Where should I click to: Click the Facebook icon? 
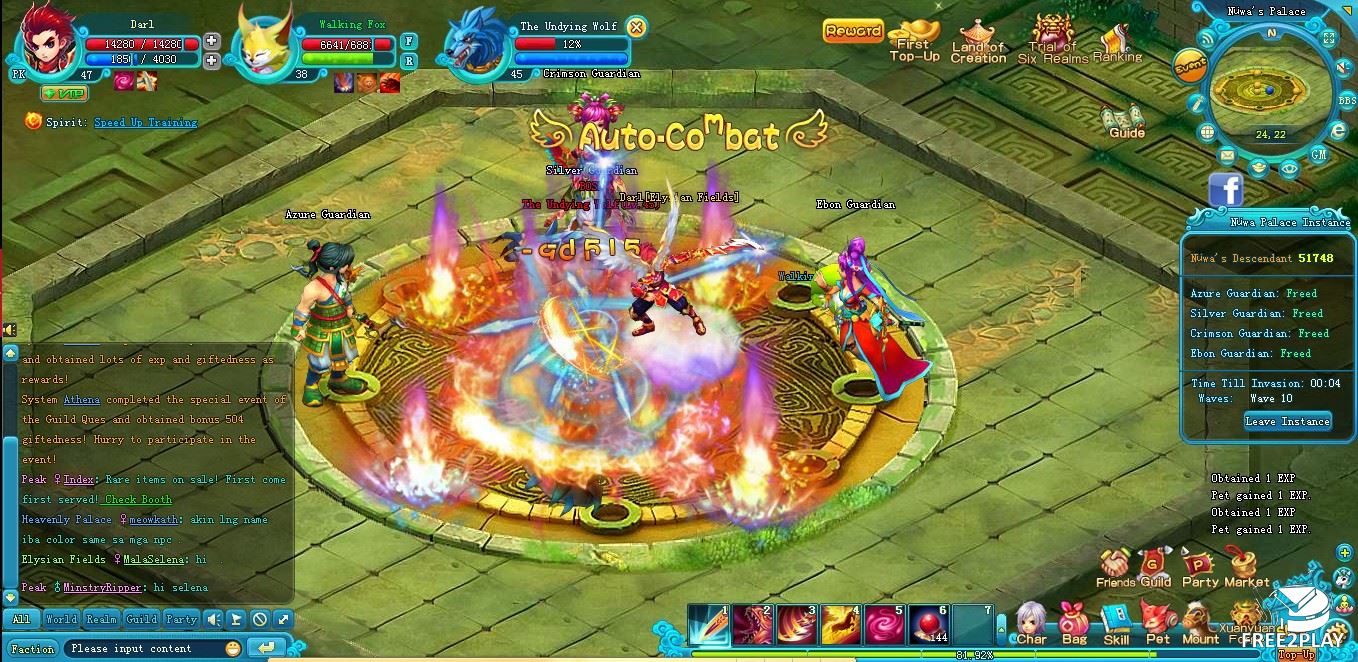[x=1225, y=189]
